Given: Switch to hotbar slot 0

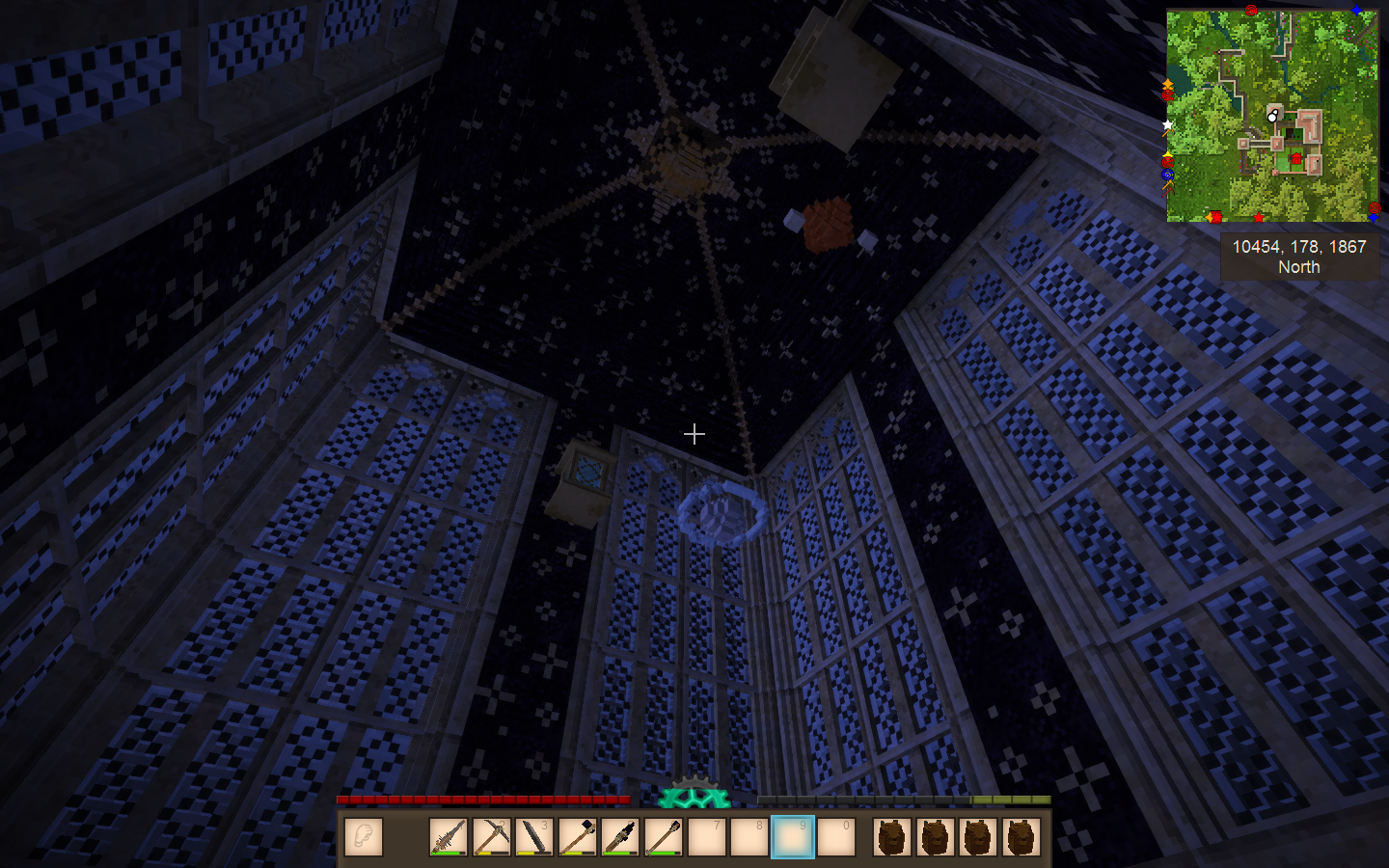Looking at the screenshot, I should pos(835,836).
